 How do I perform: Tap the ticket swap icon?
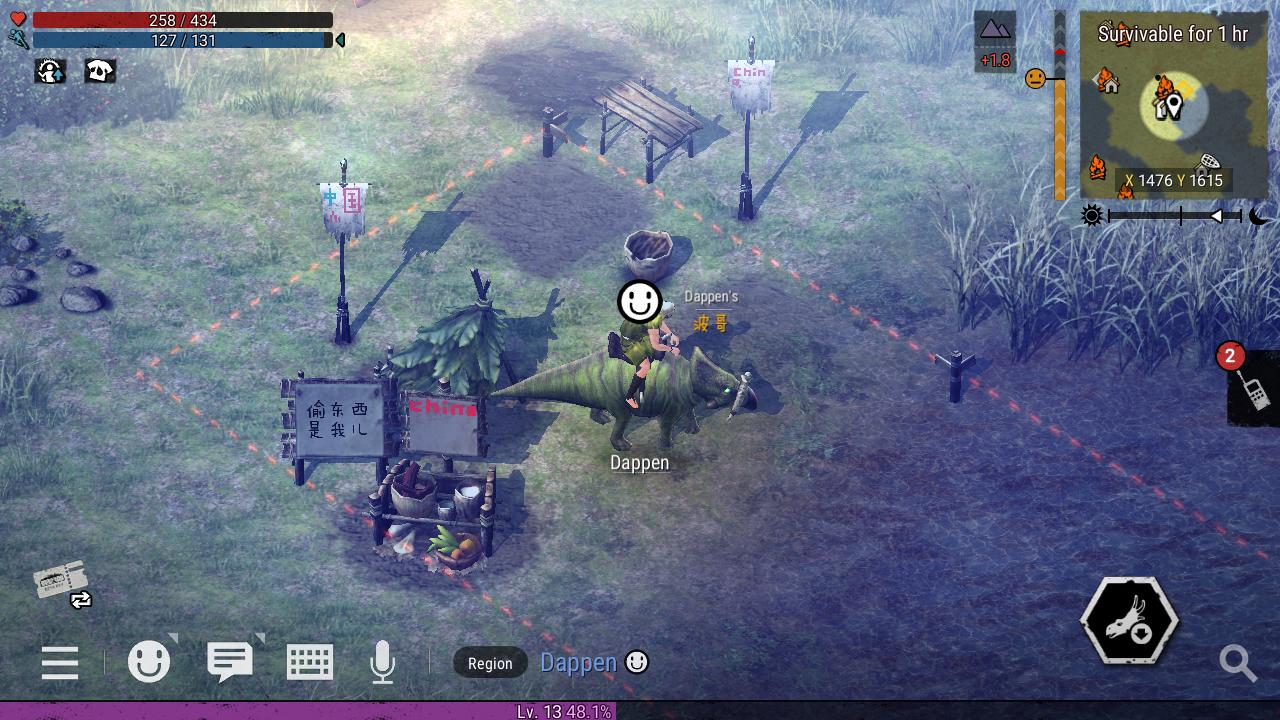pyautogui.click(x=64, y=584)
